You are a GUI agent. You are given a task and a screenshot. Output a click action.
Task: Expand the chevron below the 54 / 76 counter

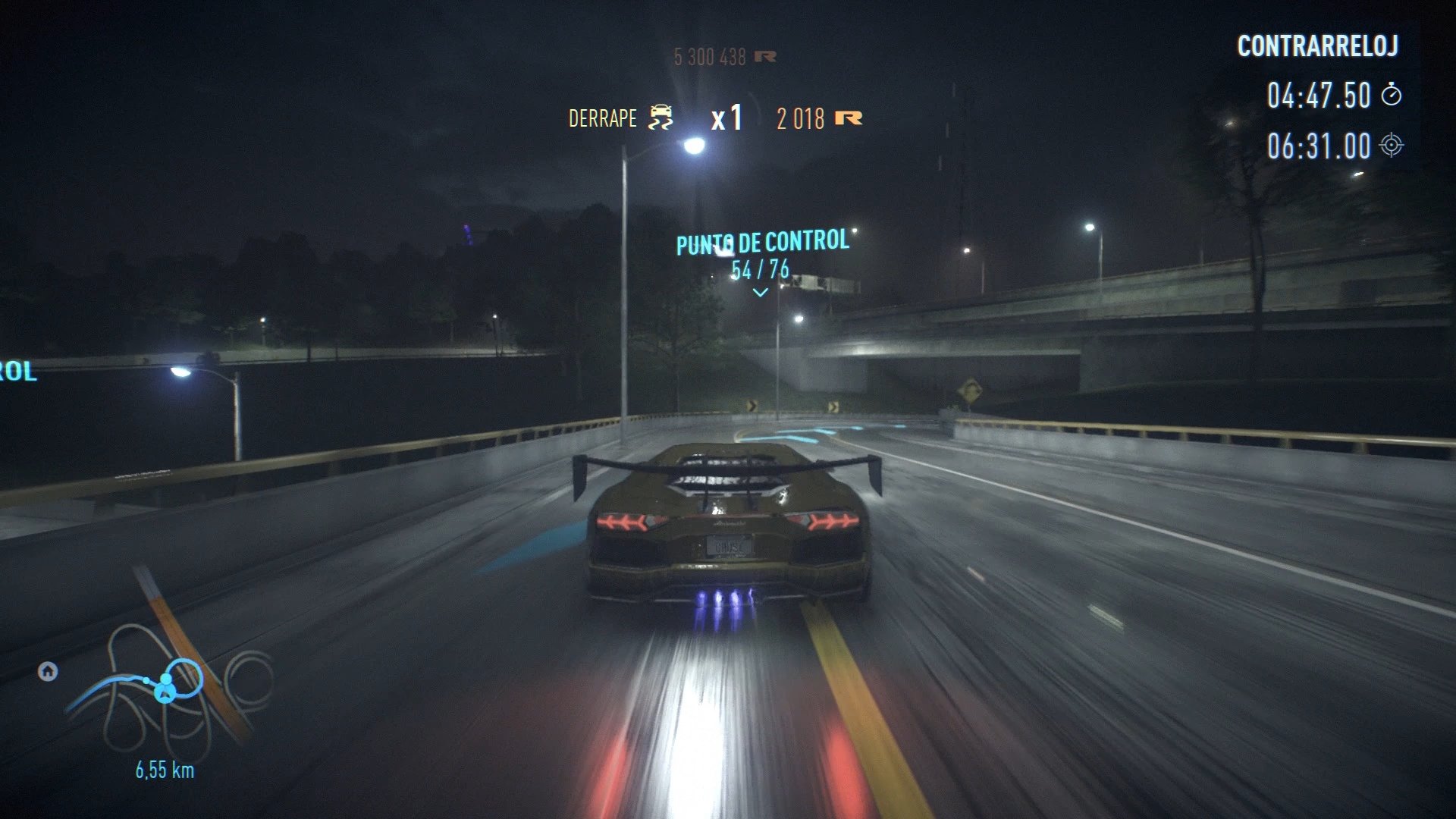click(x=760, y=293)
